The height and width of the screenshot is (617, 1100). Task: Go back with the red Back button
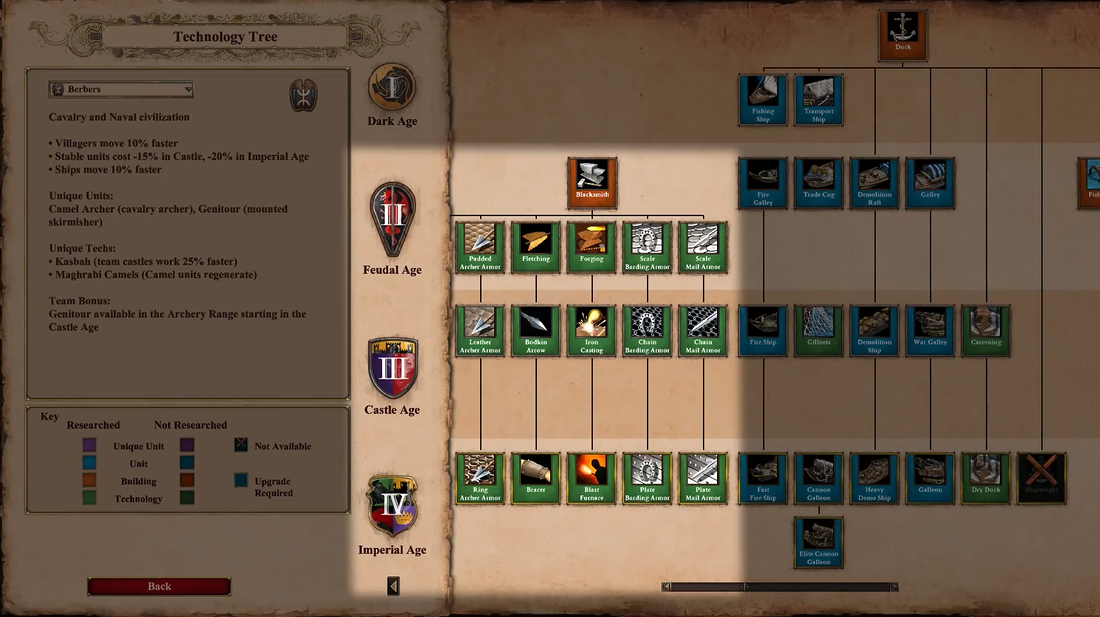pos(159,587)
